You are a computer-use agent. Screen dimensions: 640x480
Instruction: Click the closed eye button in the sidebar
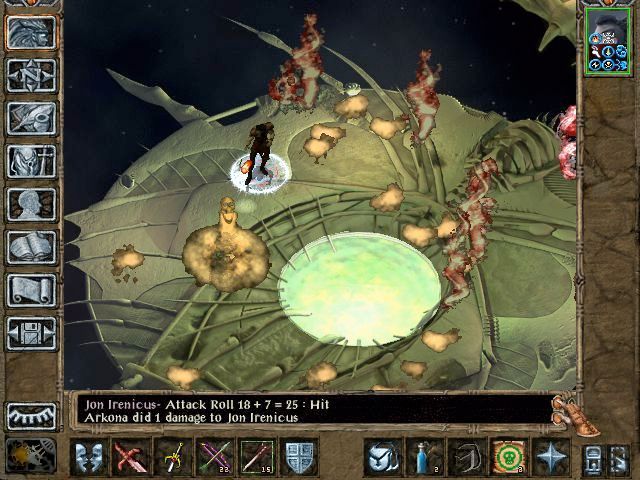click(31, 415)
